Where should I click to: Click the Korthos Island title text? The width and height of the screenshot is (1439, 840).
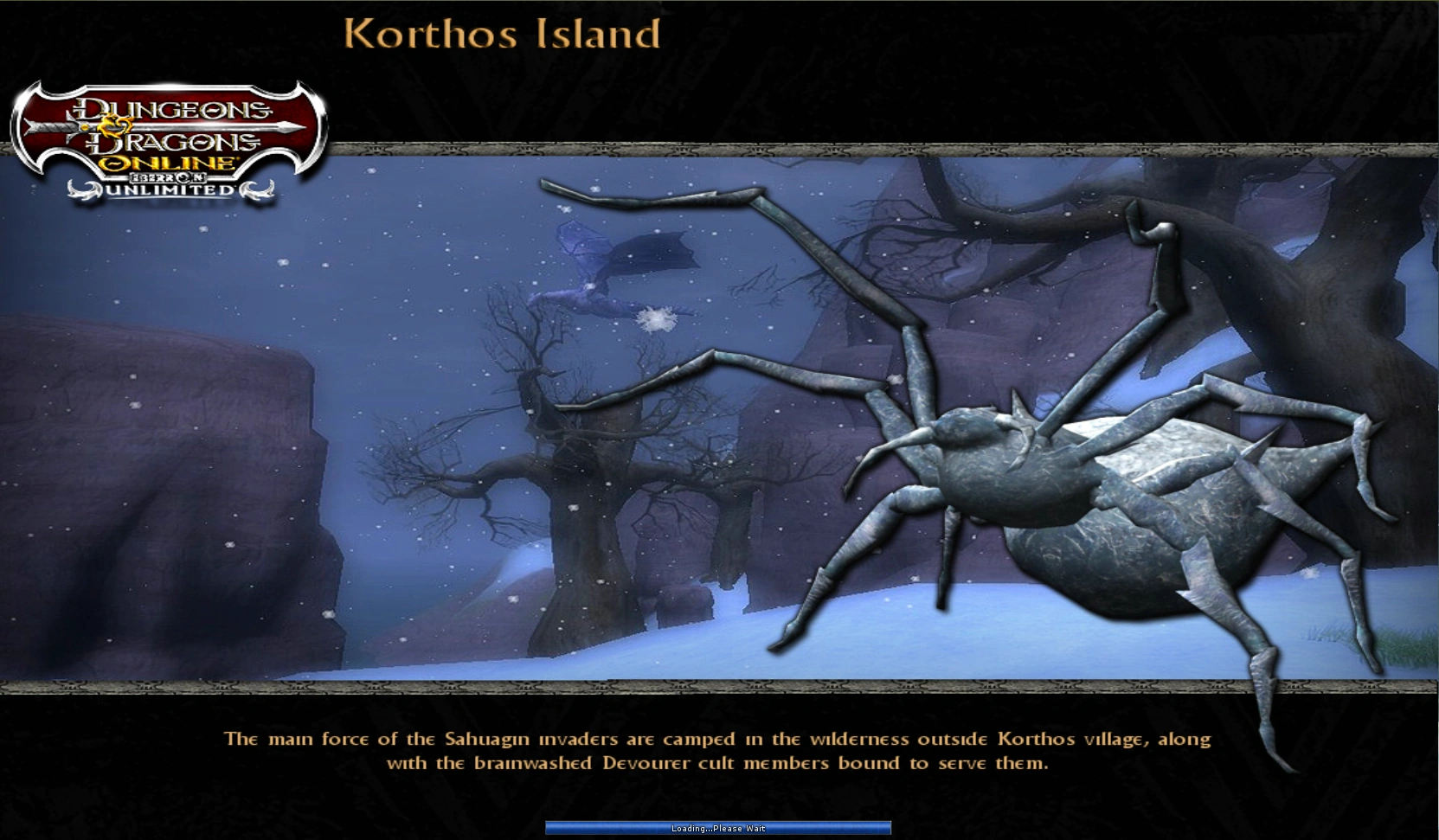(502, 35)
